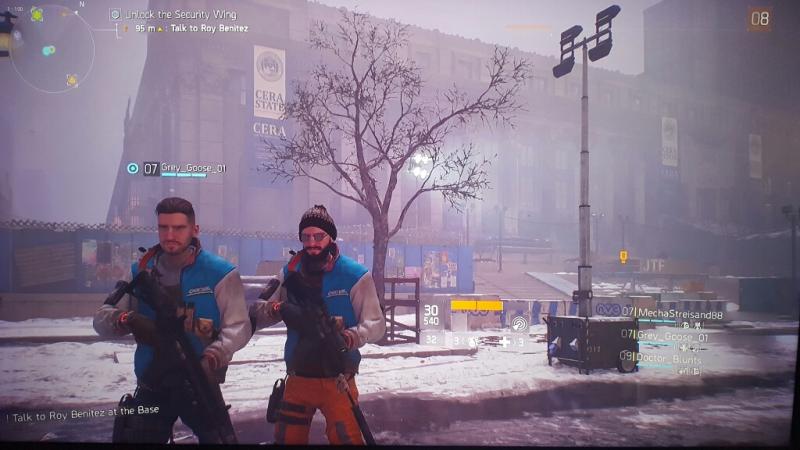The image size is (800, 450).
Task: Select the green marker at the minimap's top
Action: [37, 14]
